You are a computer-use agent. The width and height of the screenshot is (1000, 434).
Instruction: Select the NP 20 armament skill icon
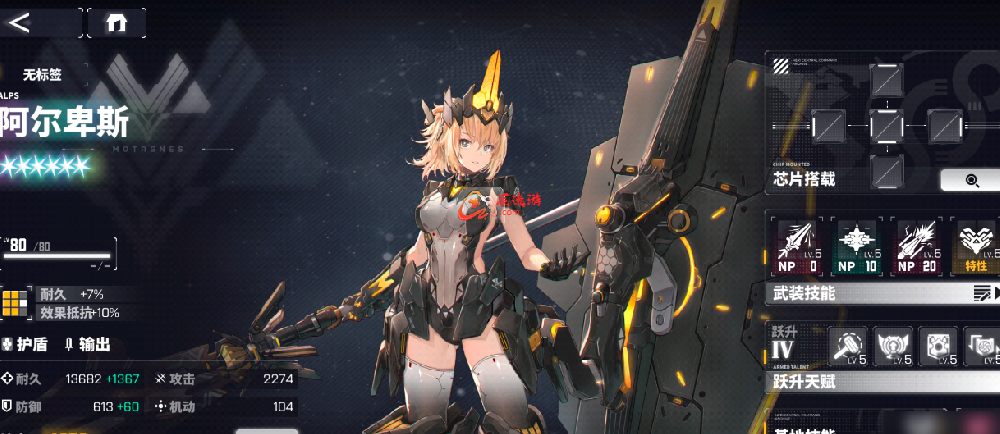917,246
